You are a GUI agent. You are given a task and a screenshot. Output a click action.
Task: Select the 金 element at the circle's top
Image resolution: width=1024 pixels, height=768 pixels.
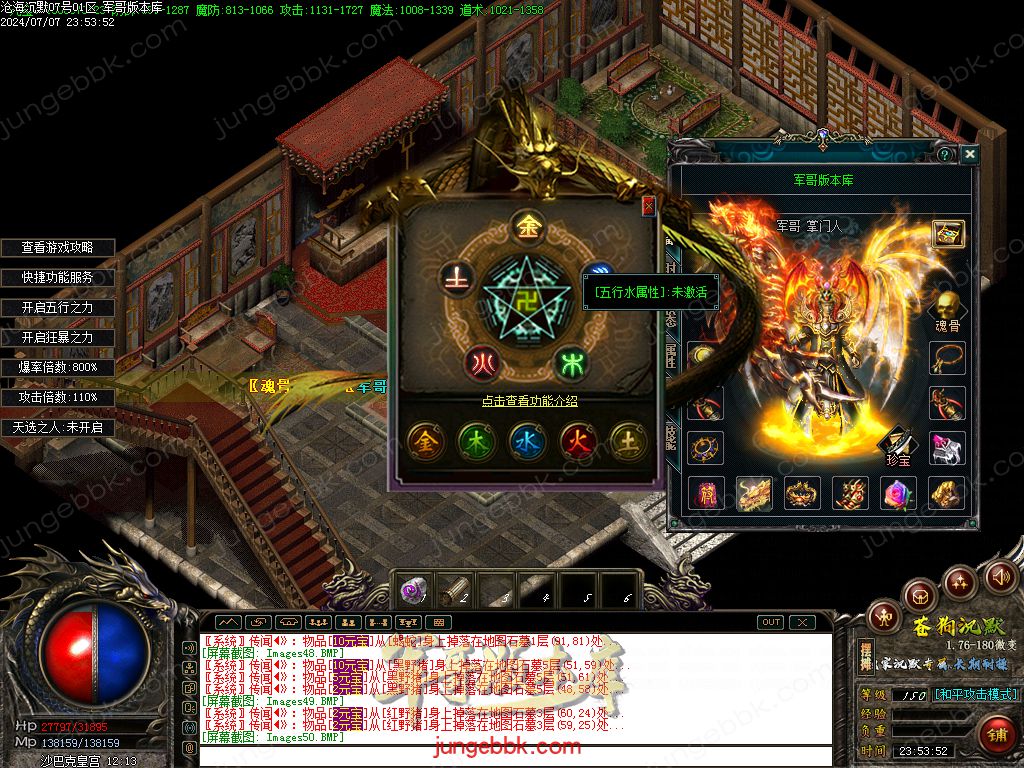pos(527,226)
